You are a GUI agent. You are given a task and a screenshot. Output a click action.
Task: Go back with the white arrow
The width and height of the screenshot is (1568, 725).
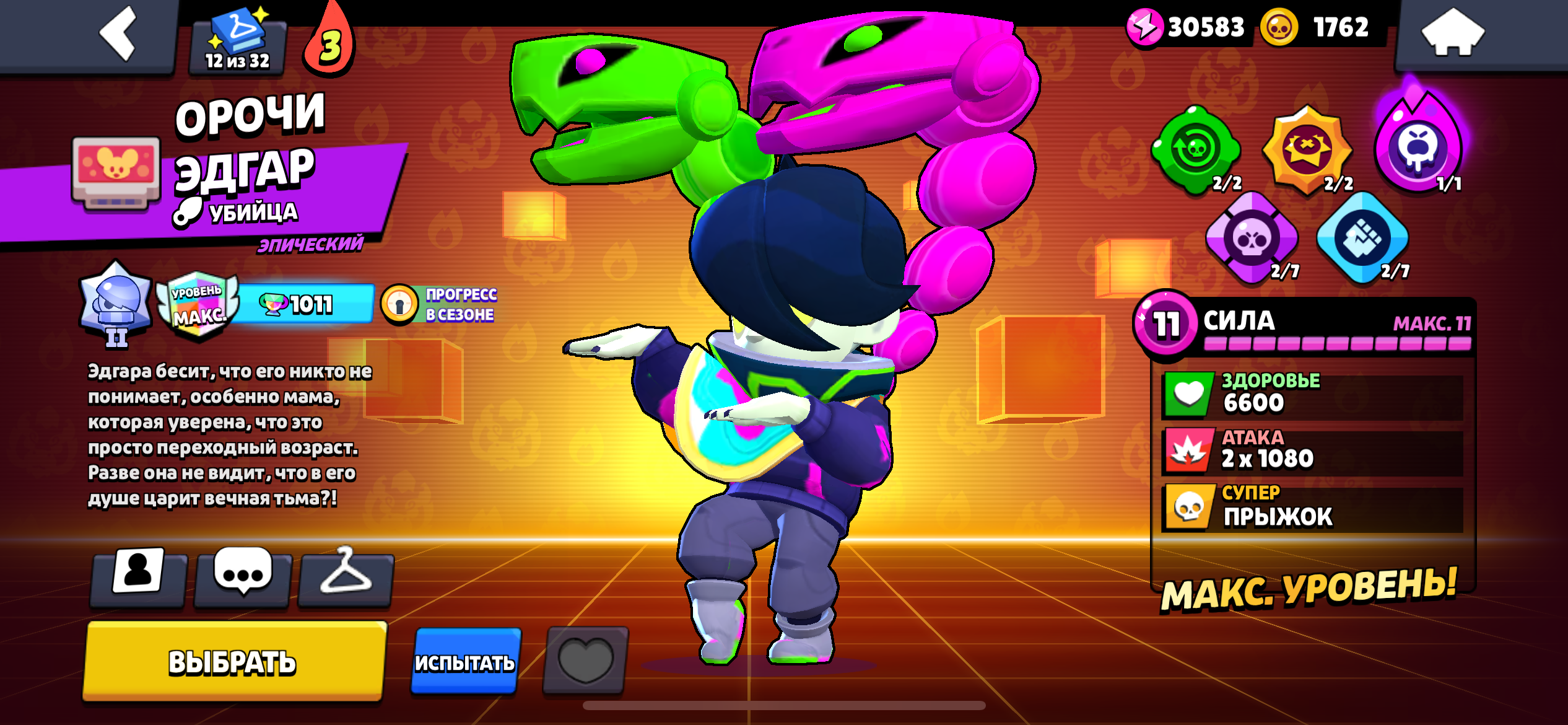[118, 34]
